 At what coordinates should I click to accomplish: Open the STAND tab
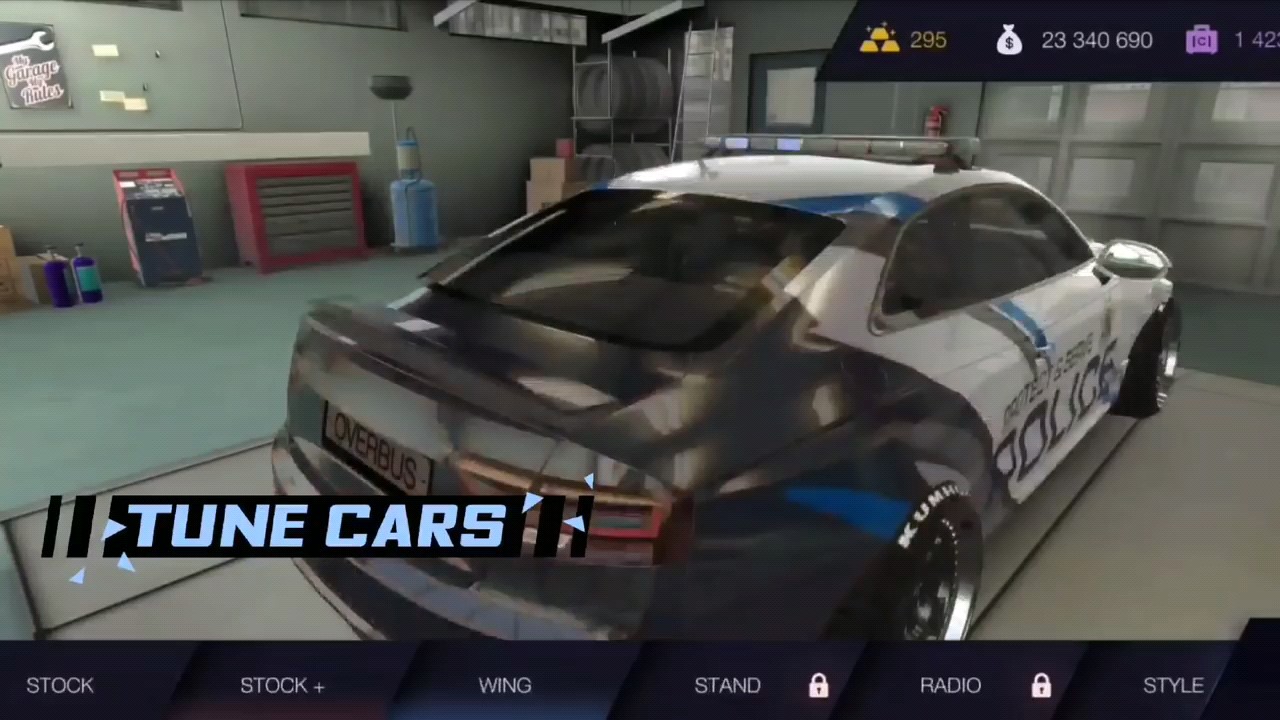tap(728, 685)
